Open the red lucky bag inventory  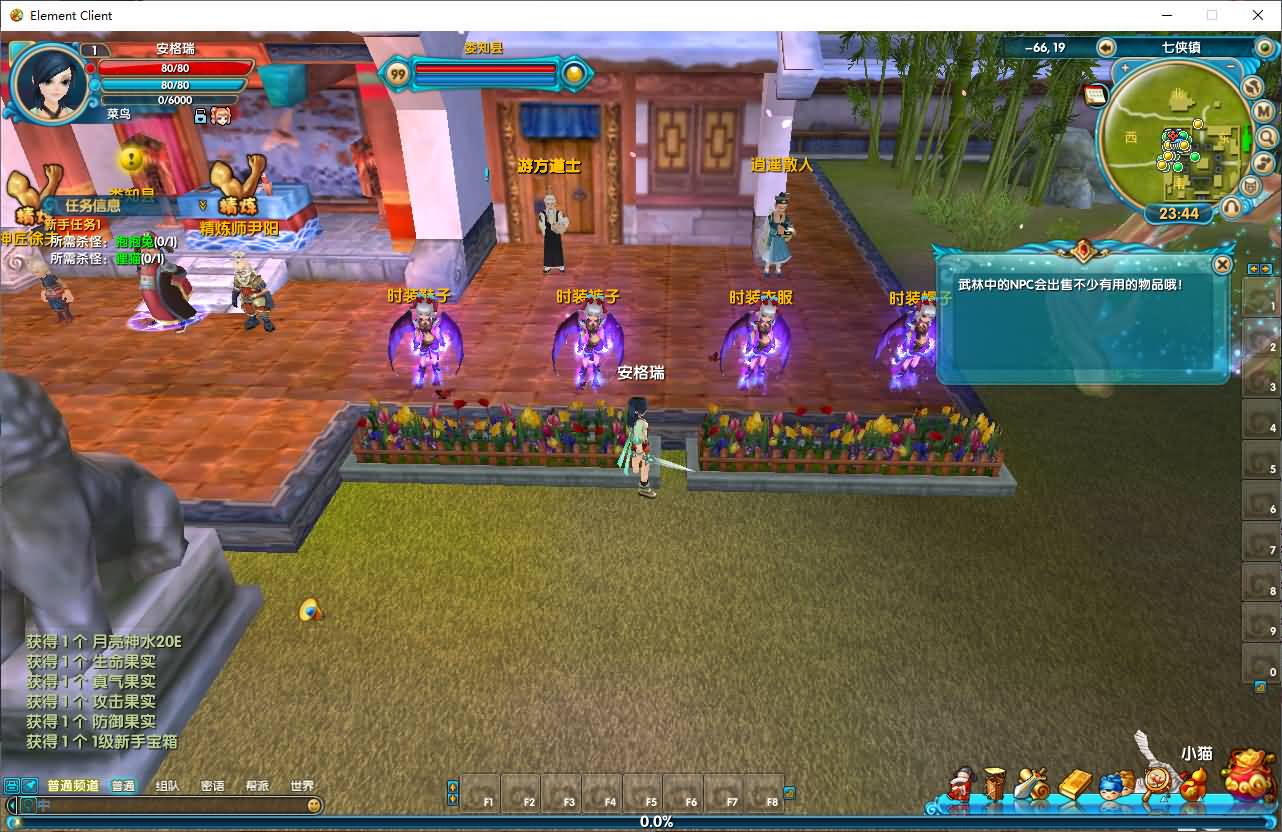tap(1248, 776)
